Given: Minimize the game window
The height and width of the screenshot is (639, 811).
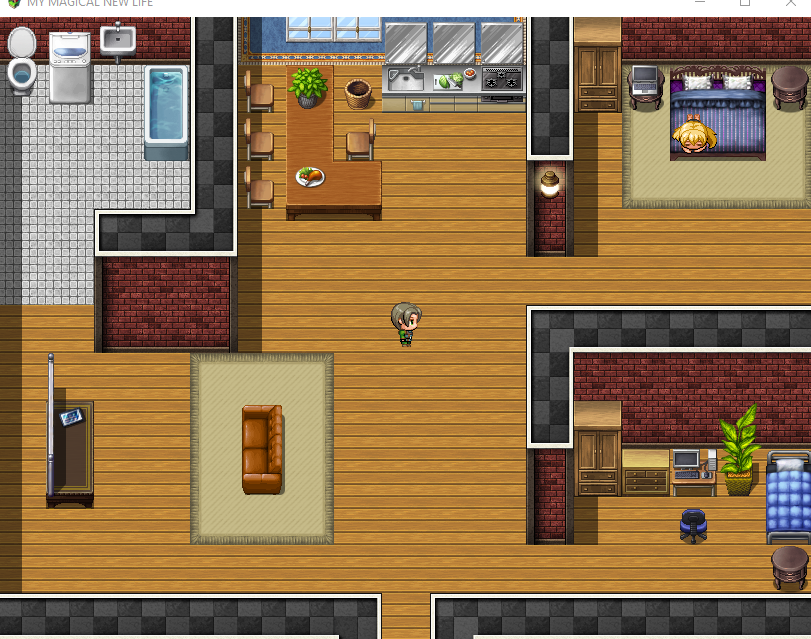Looking at the screenshot, I should pyautogui.click(x=699, y=3).
